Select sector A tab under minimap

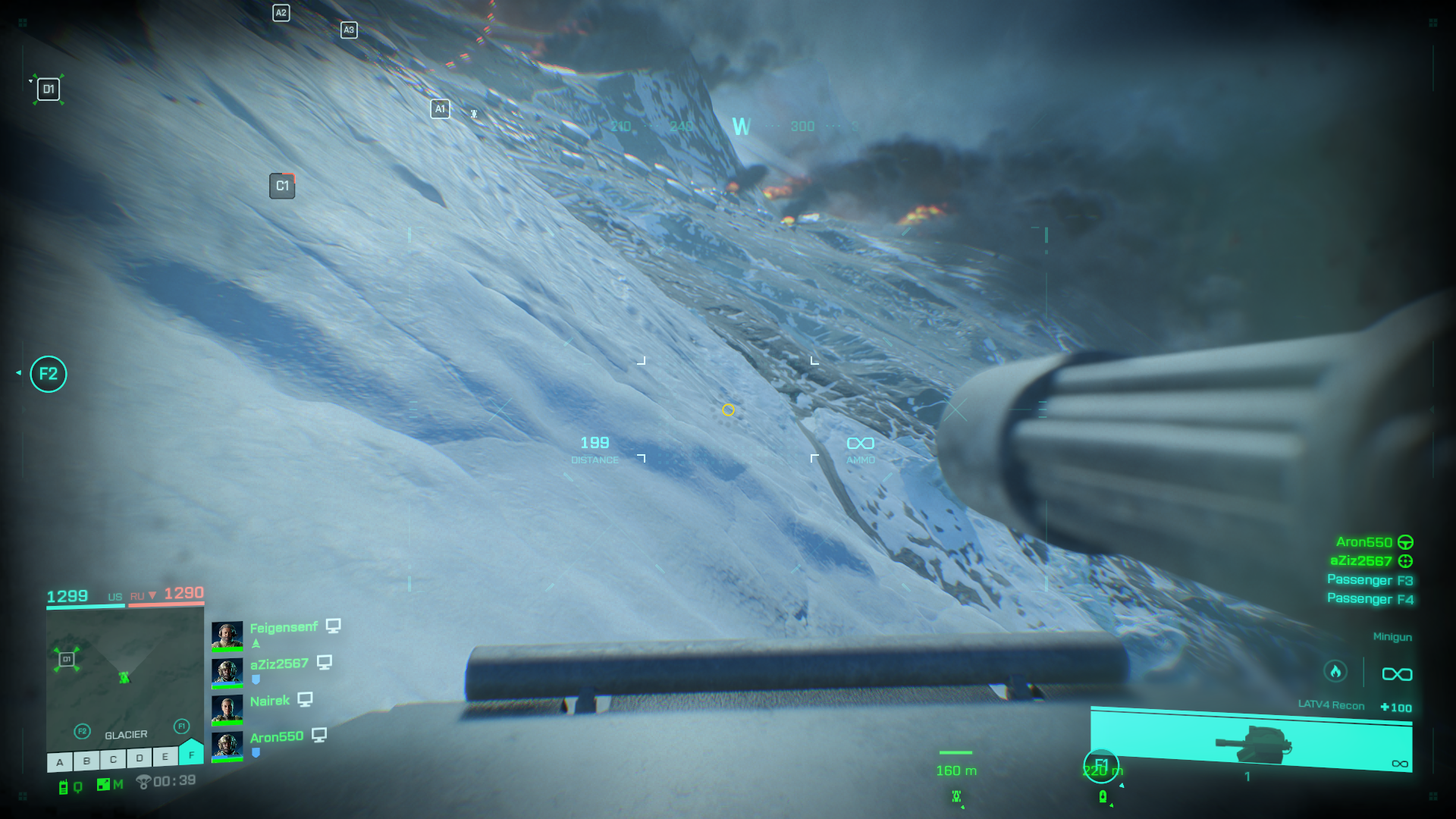point(60,761)
